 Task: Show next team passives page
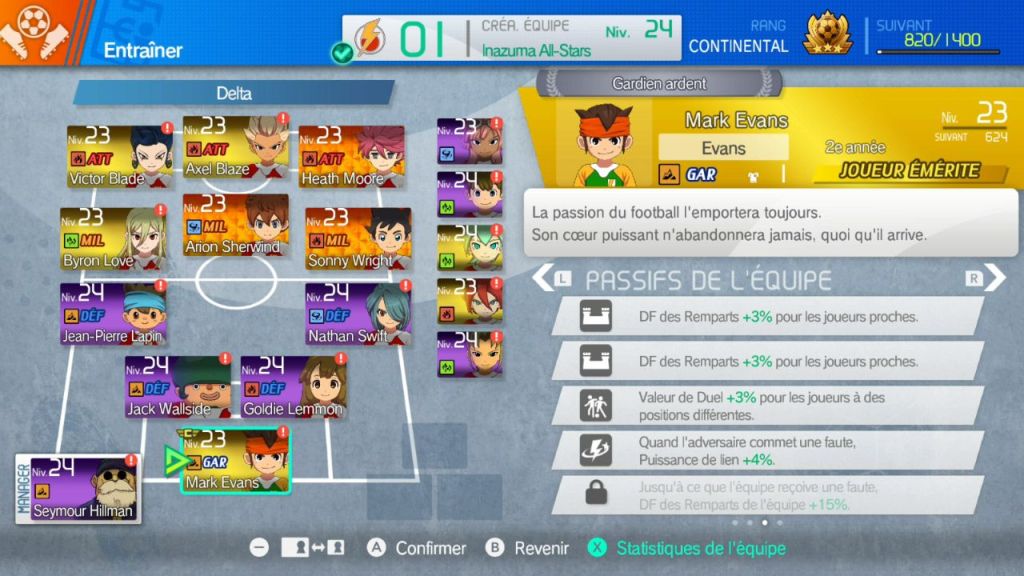(992, 278)
